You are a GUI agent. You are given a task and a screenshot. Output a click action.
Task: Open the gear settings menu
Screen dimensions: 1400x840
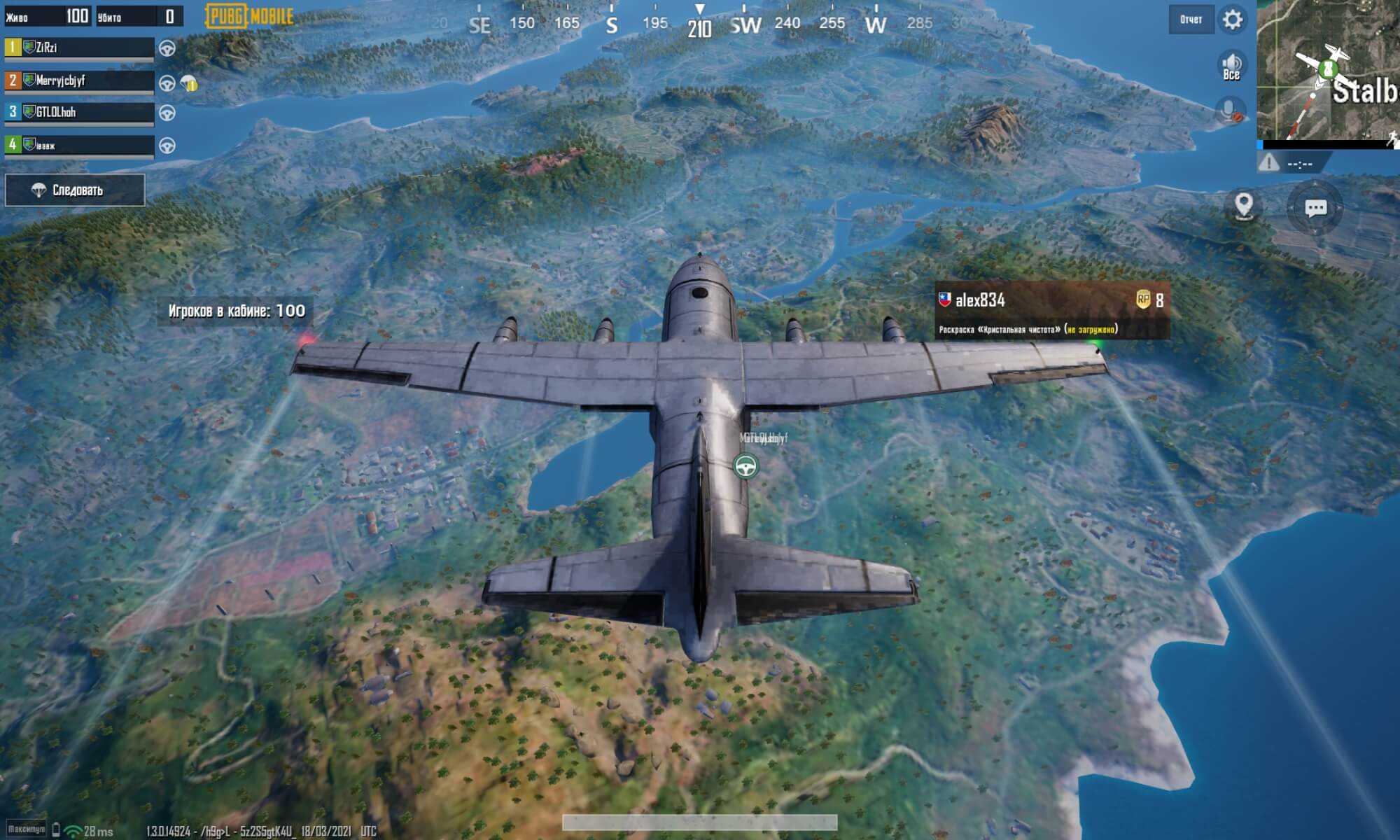pos(1233,20)
